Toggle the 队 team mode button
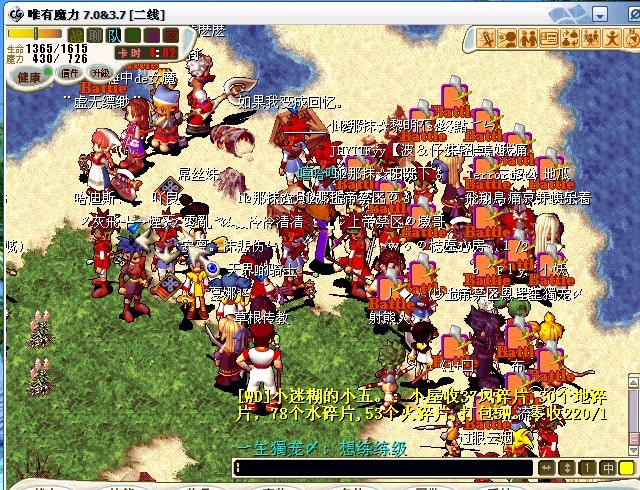This screenshot has height=490, width=640. click(x=112, y=35)
